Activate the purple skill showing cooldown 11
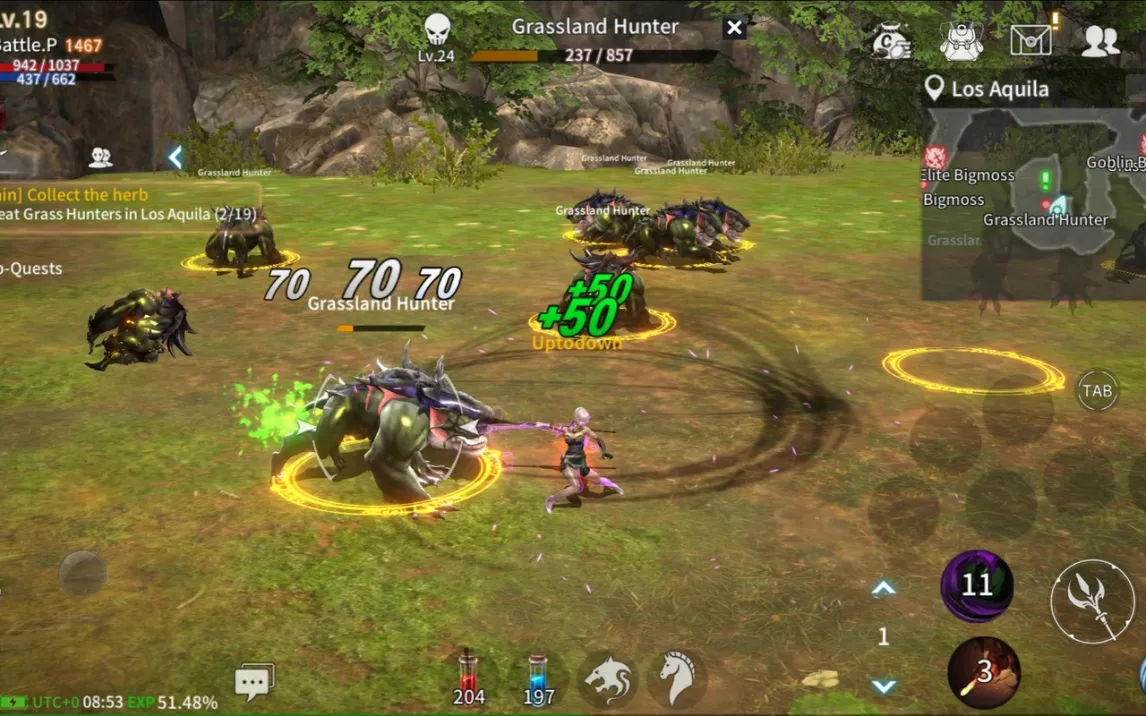The width and height of the screenshot is (1146, 716). 977,586
